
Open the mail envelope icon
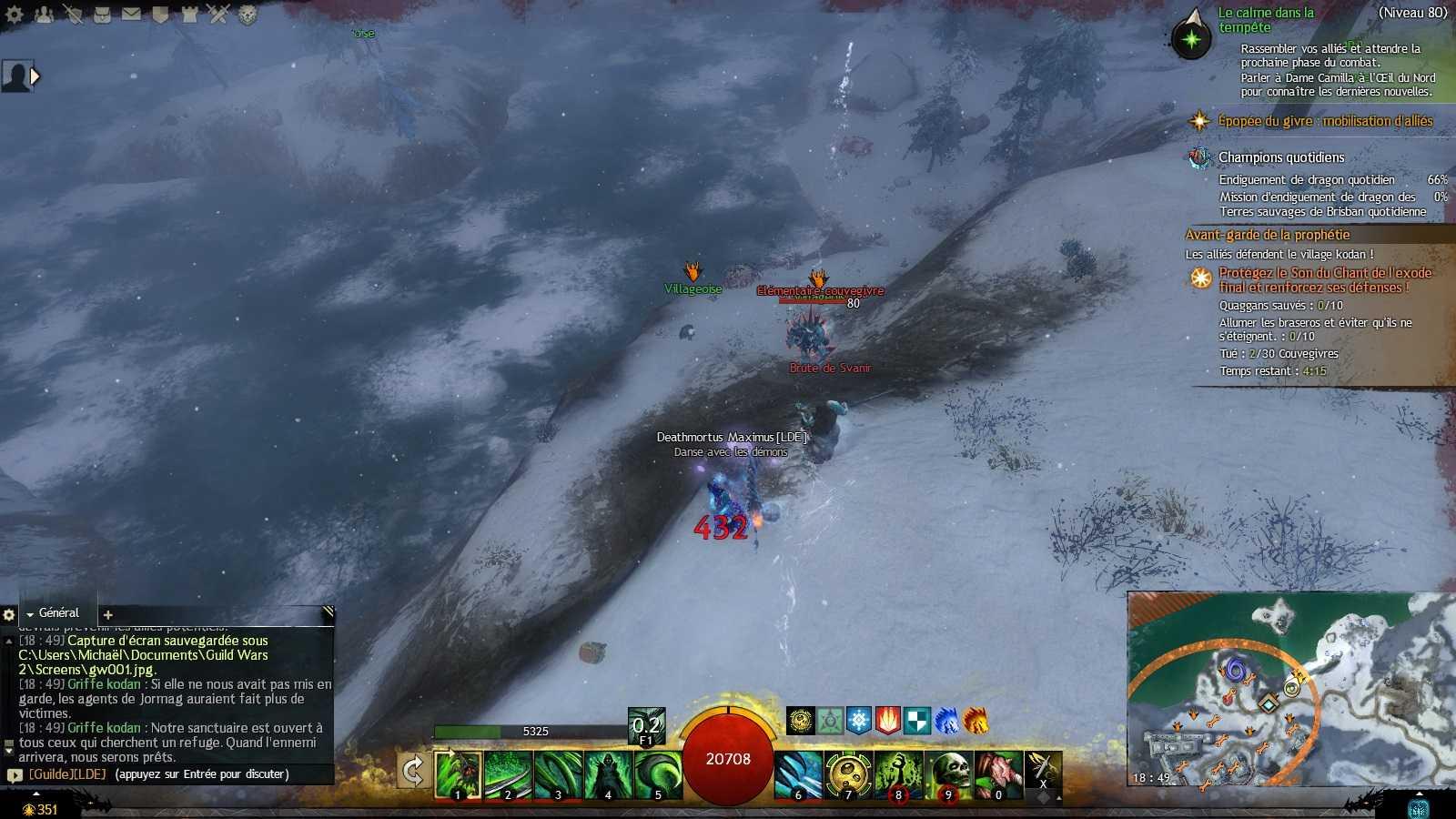tap(131, 15)
